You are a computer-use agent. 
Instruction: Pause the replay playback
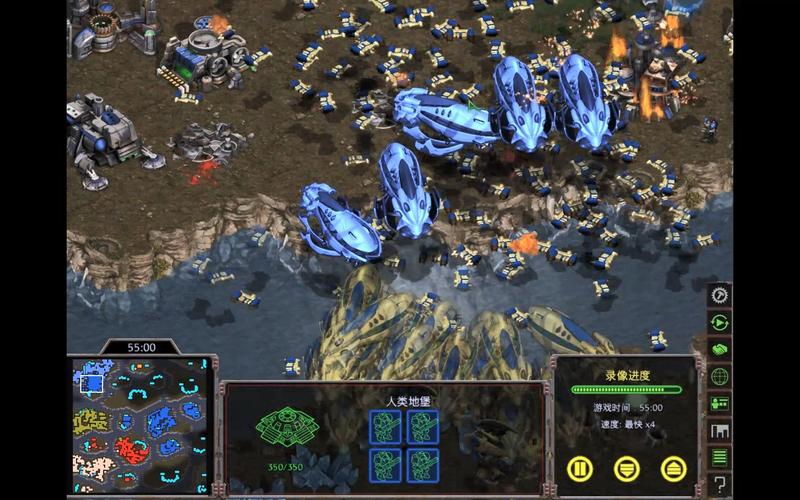[580, 467]
